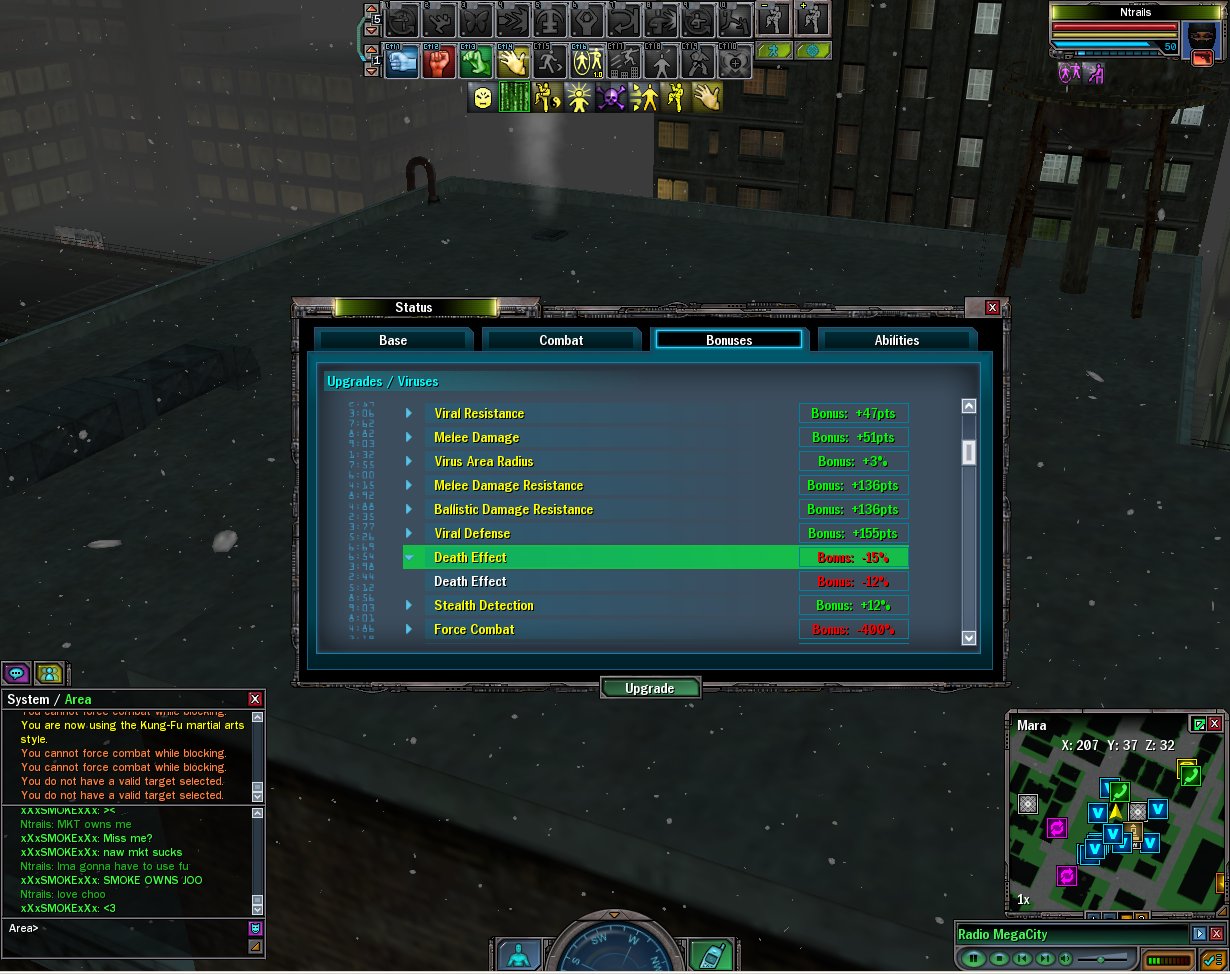The image size is (1230, 974).
Task: Activate the green claw hand ability
Action: coord(476,62)
